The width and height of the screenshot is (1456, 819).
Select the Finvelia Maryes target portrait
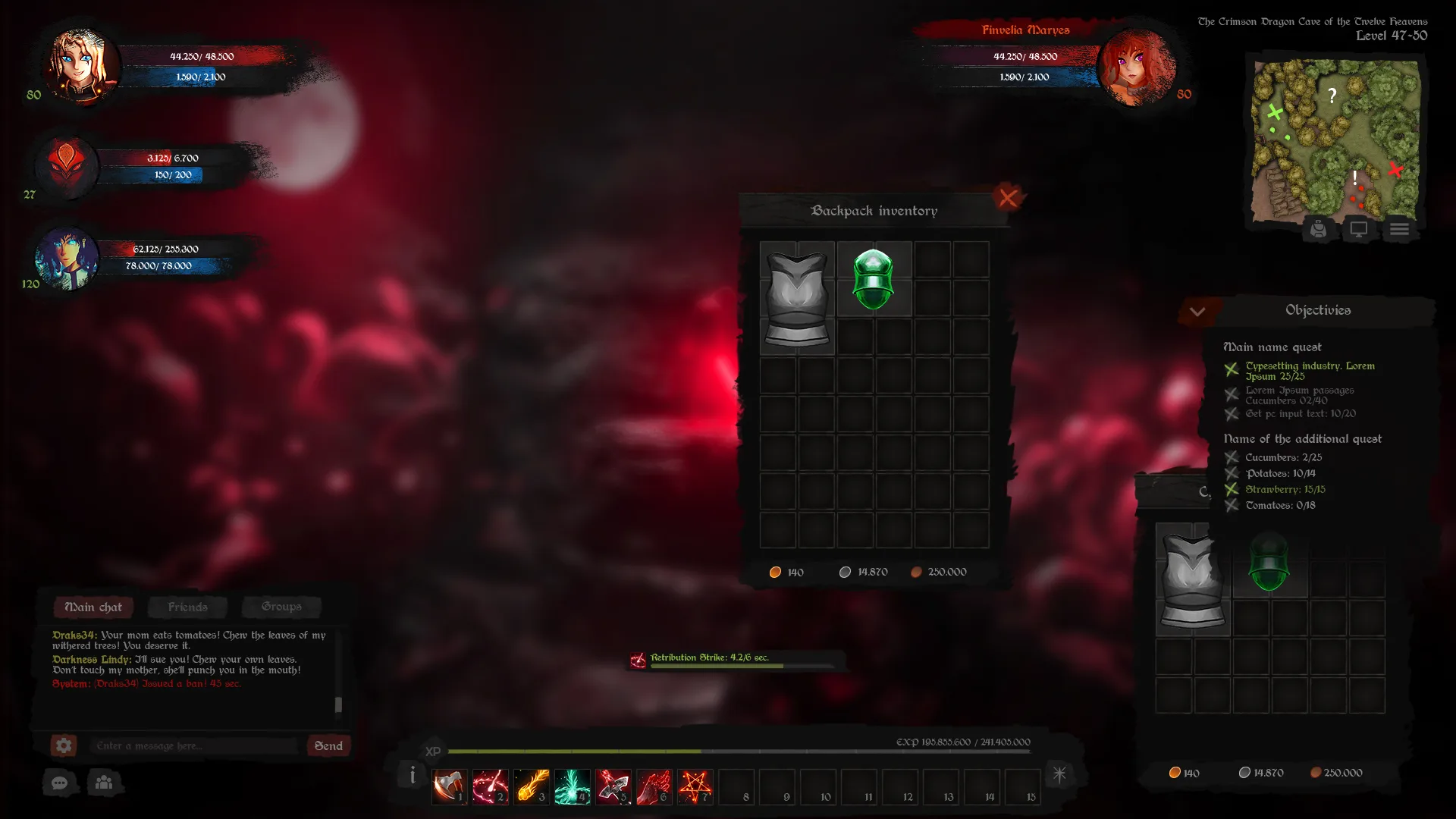tap(1135, 67)
